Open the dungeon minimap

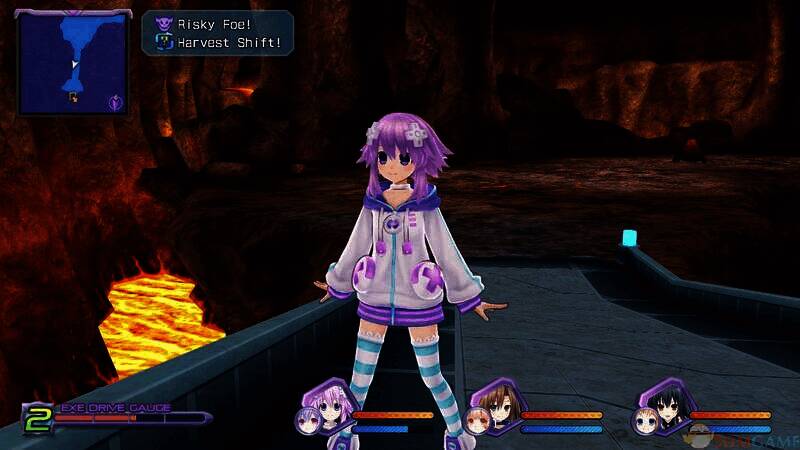73,62
